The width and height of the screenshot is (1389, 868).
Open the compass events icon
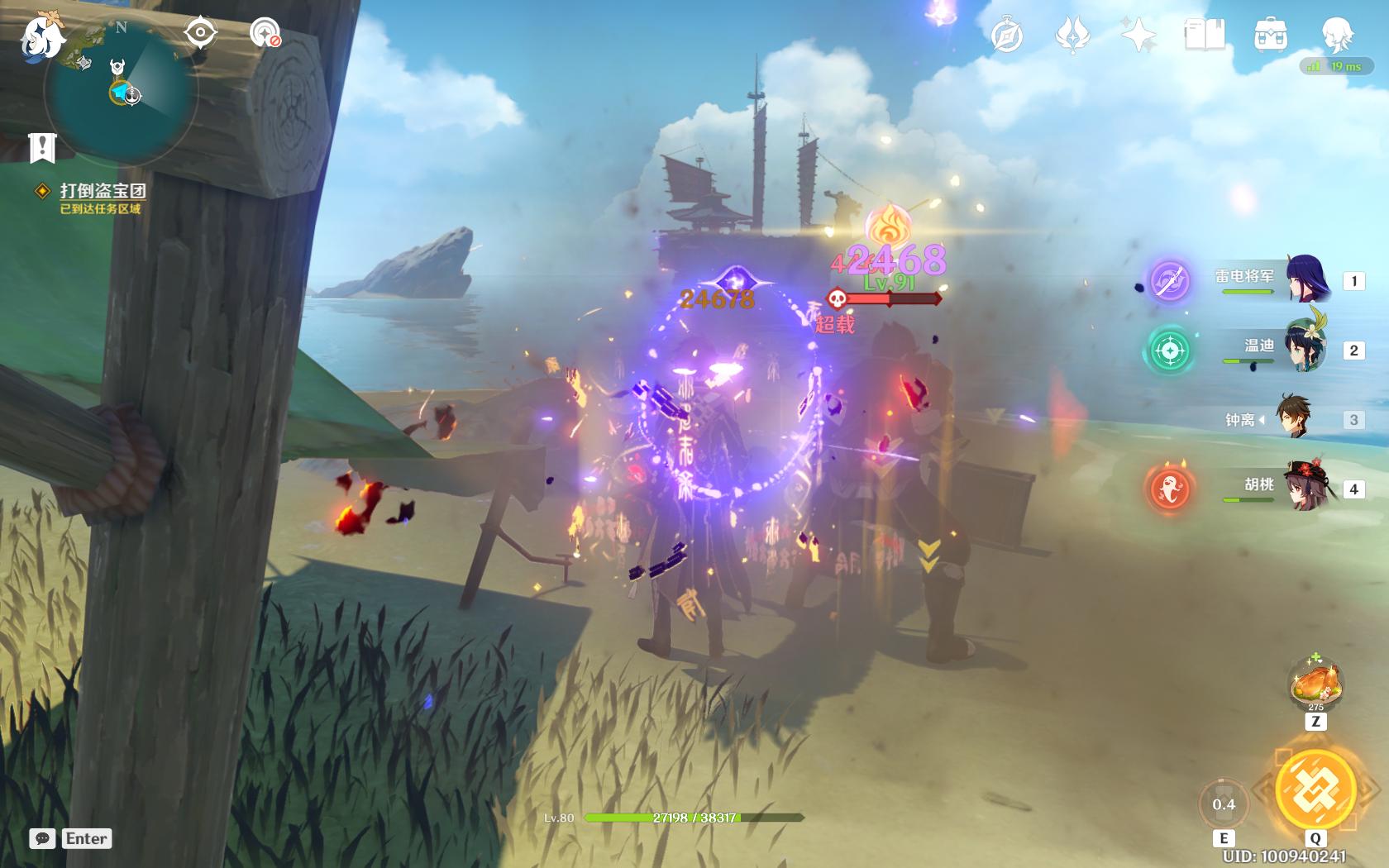[x=1007, y=36]
